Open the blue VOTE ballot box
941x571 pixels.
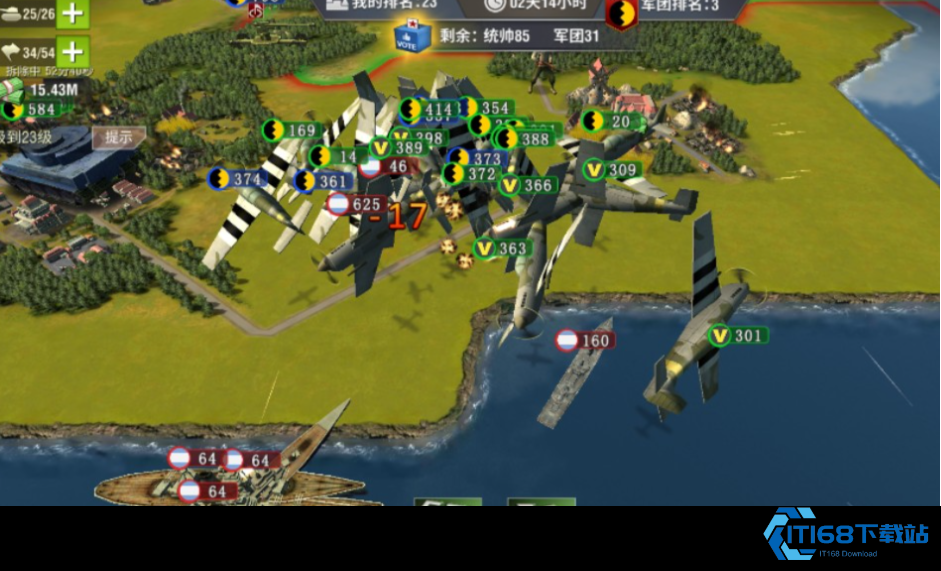tap(412, 37)
